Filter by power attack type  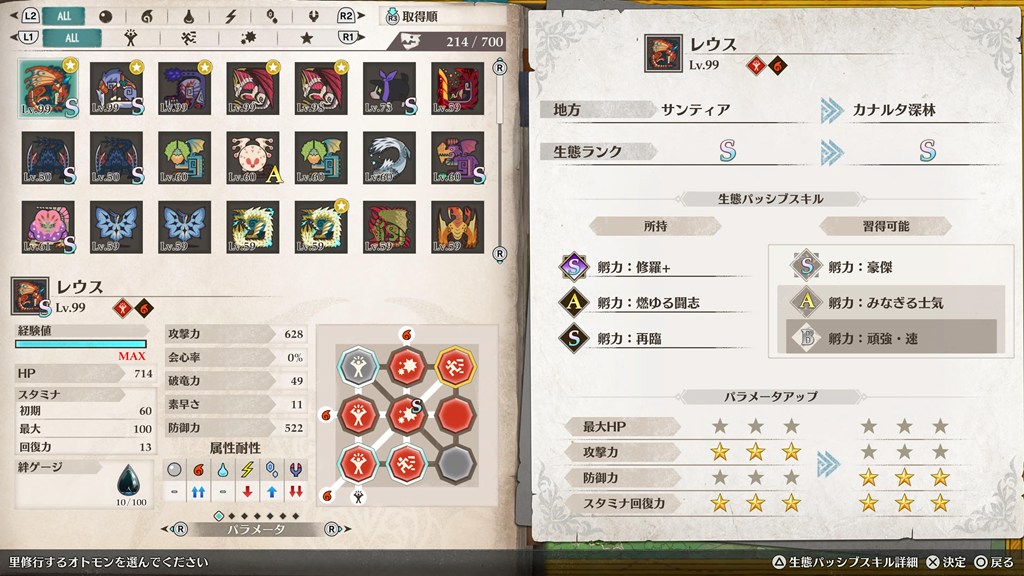tap(130, 38)
